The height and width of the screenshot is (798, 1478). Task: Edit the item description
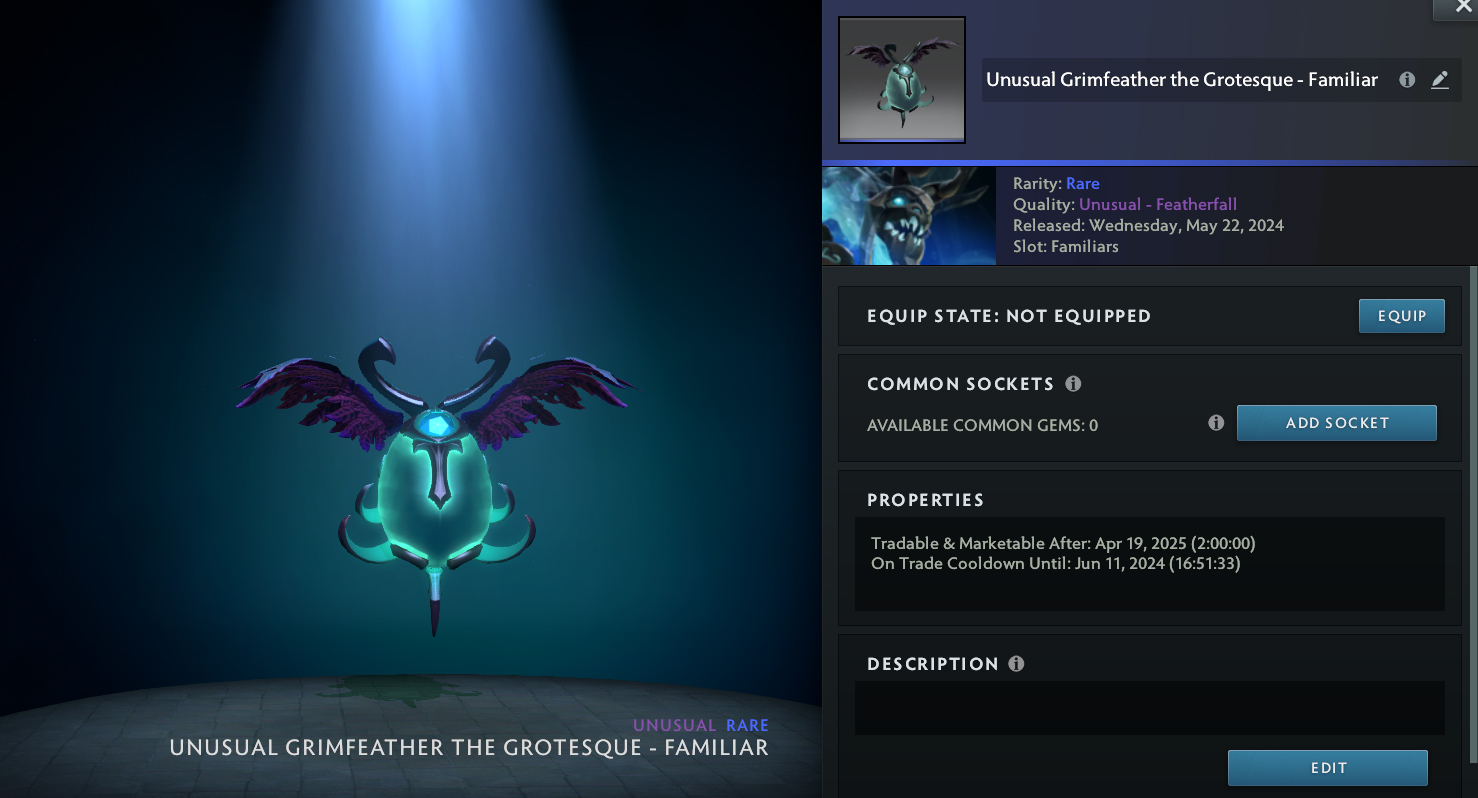pyautogui.click(x=1327, y=768)
